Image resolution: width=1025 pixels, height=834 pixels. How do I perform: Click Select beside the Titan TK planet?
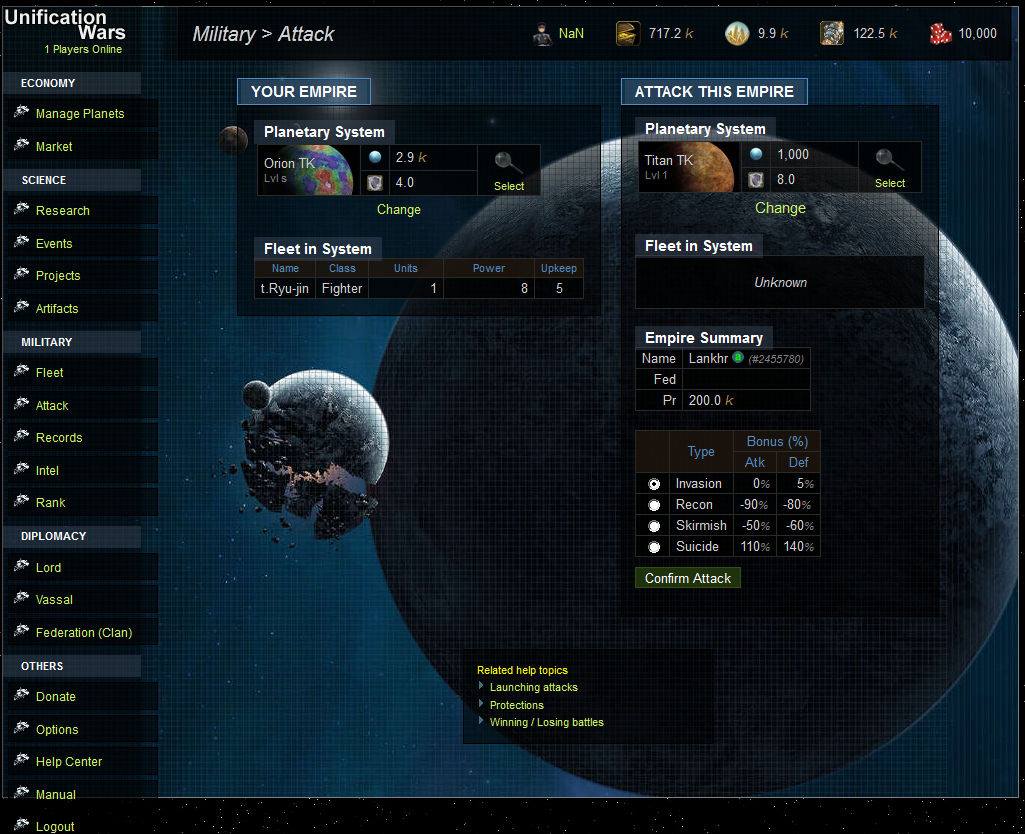pos(889,169)
